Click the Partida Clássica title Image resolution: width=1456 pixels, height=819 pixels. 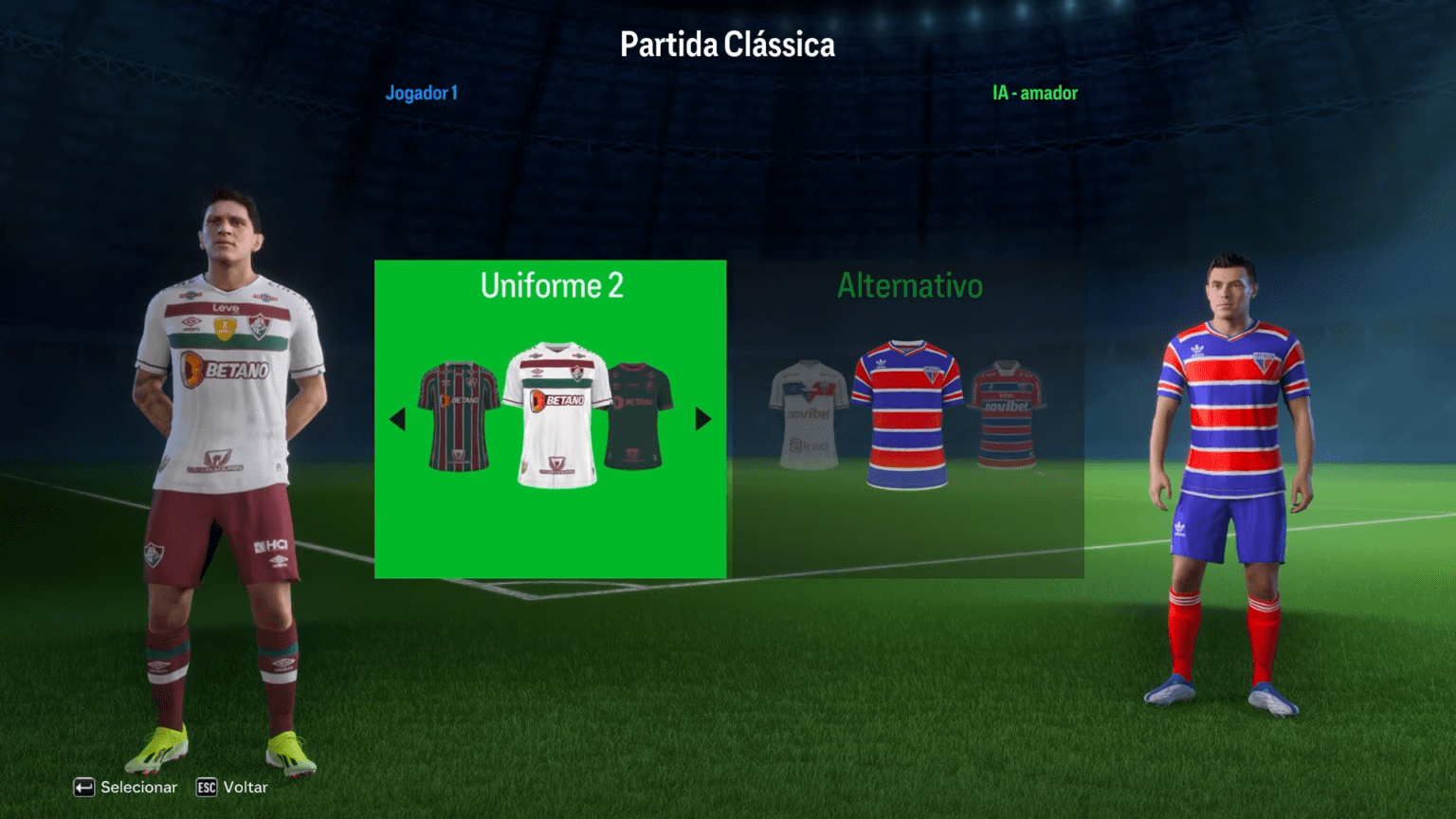tap(727, 44)
